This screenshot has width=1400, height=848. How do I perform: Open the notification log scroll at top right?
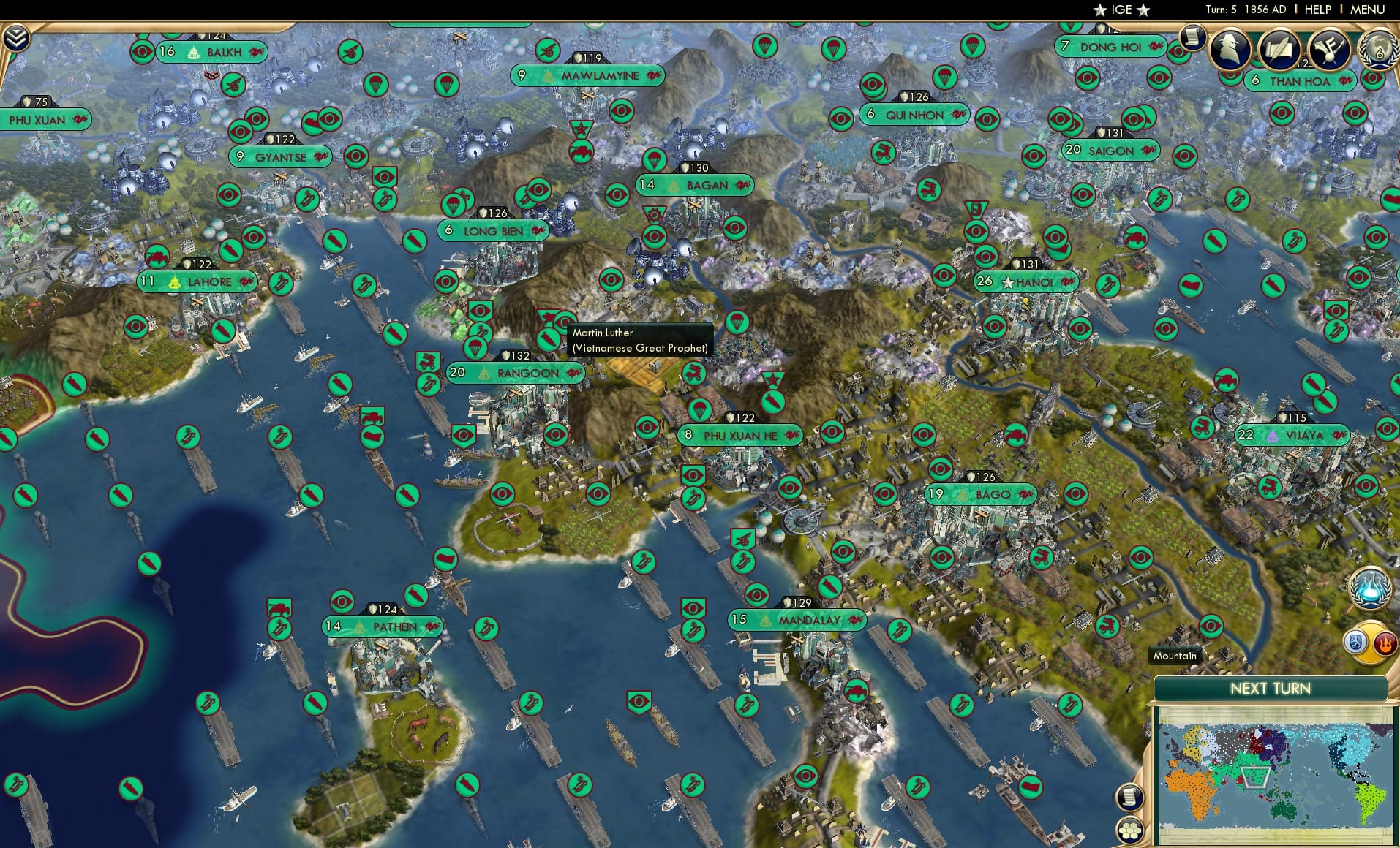coord(1194,38)
